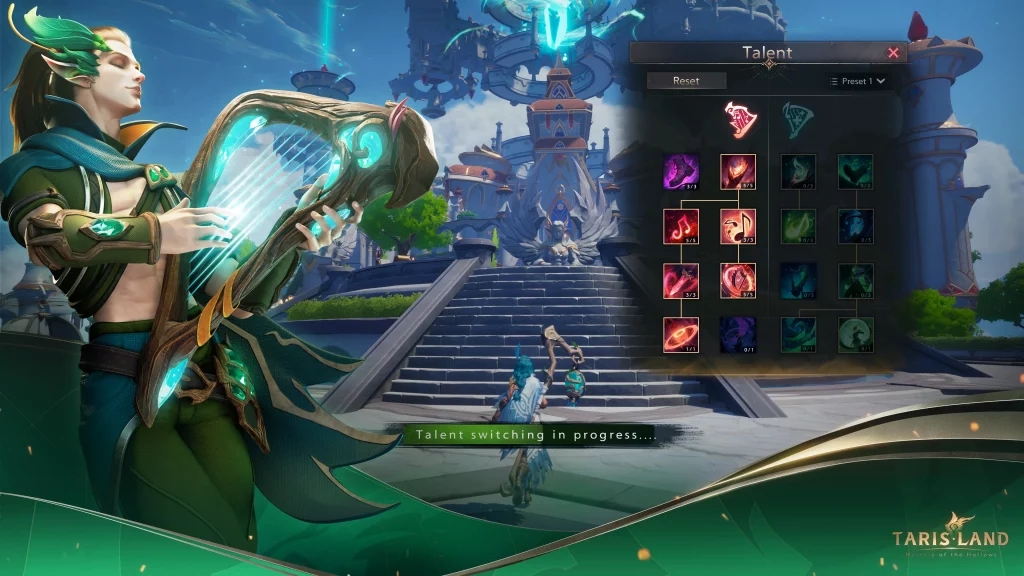Select the glowing red ring talent
The height and width of the screenshot is (576, 1024).
pos(681,335)
